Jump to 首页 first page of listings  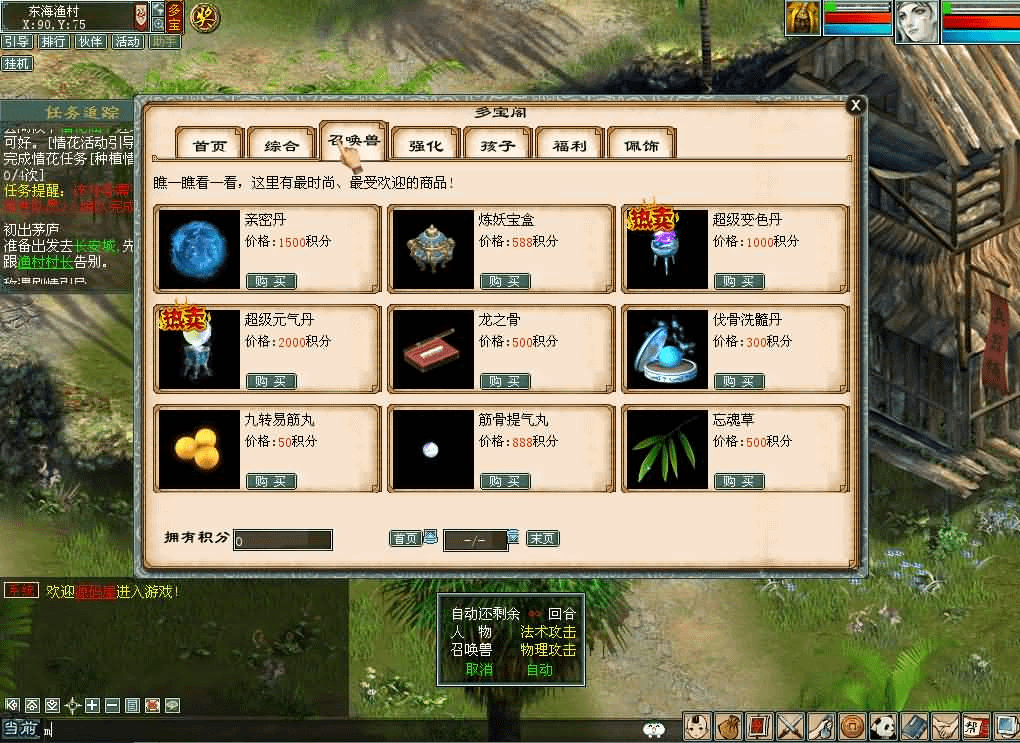pos(405,539)
